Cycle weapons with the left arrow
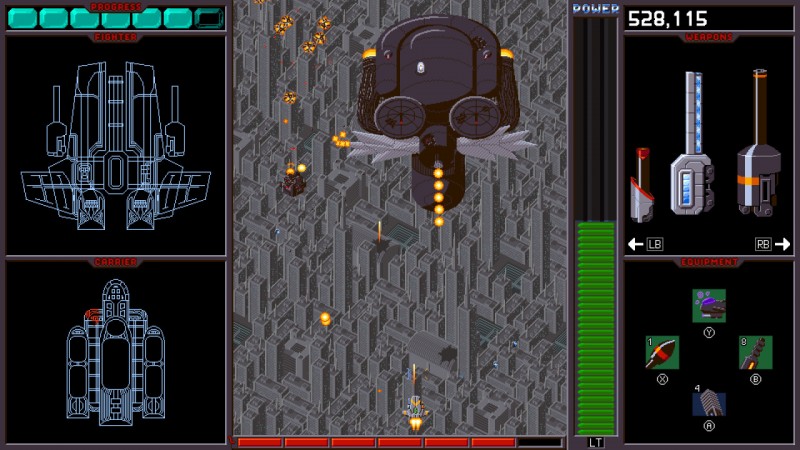Screen dimensions: 800x450 tap(634, 243)
